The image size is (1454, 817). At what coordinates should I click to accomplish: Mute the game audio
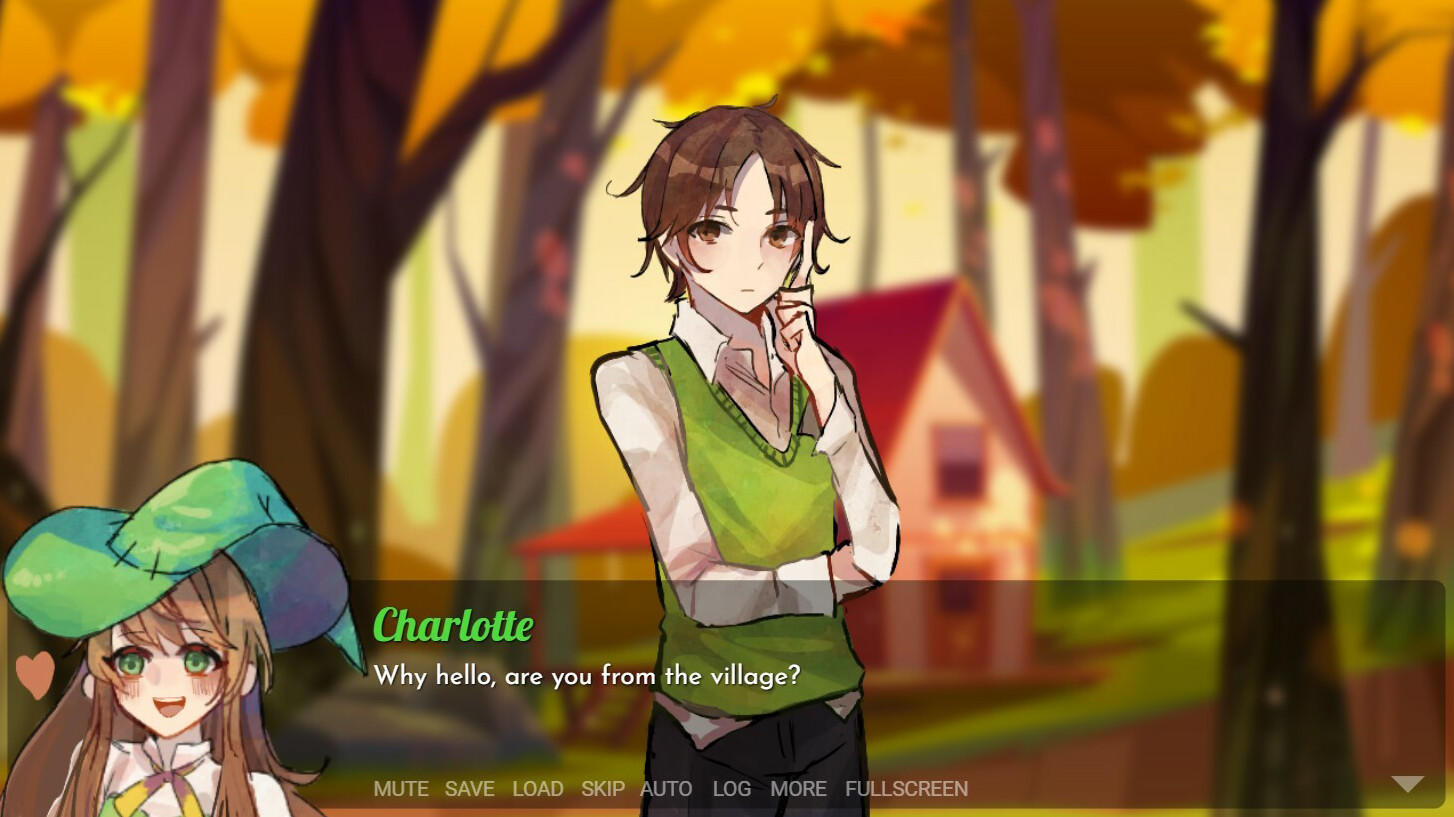[x=401, y=789]
